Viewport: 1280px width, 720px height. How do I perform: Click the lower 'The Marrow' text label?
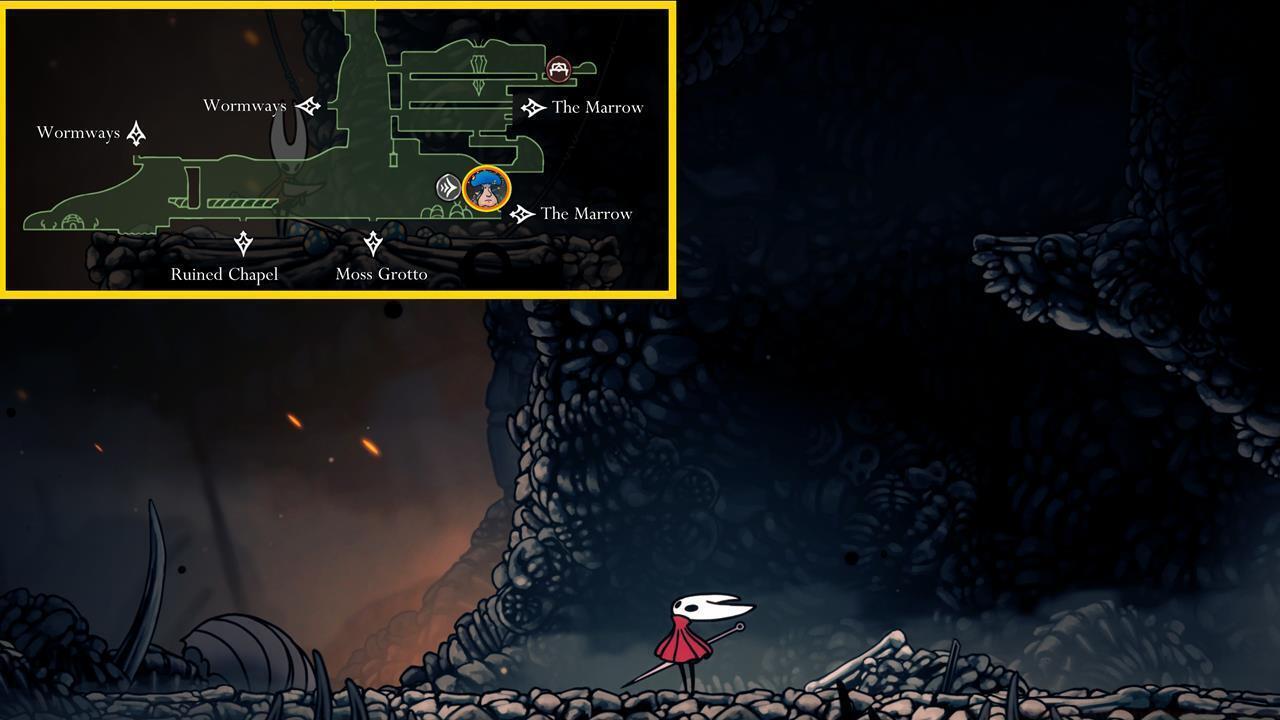coord(586,213)
